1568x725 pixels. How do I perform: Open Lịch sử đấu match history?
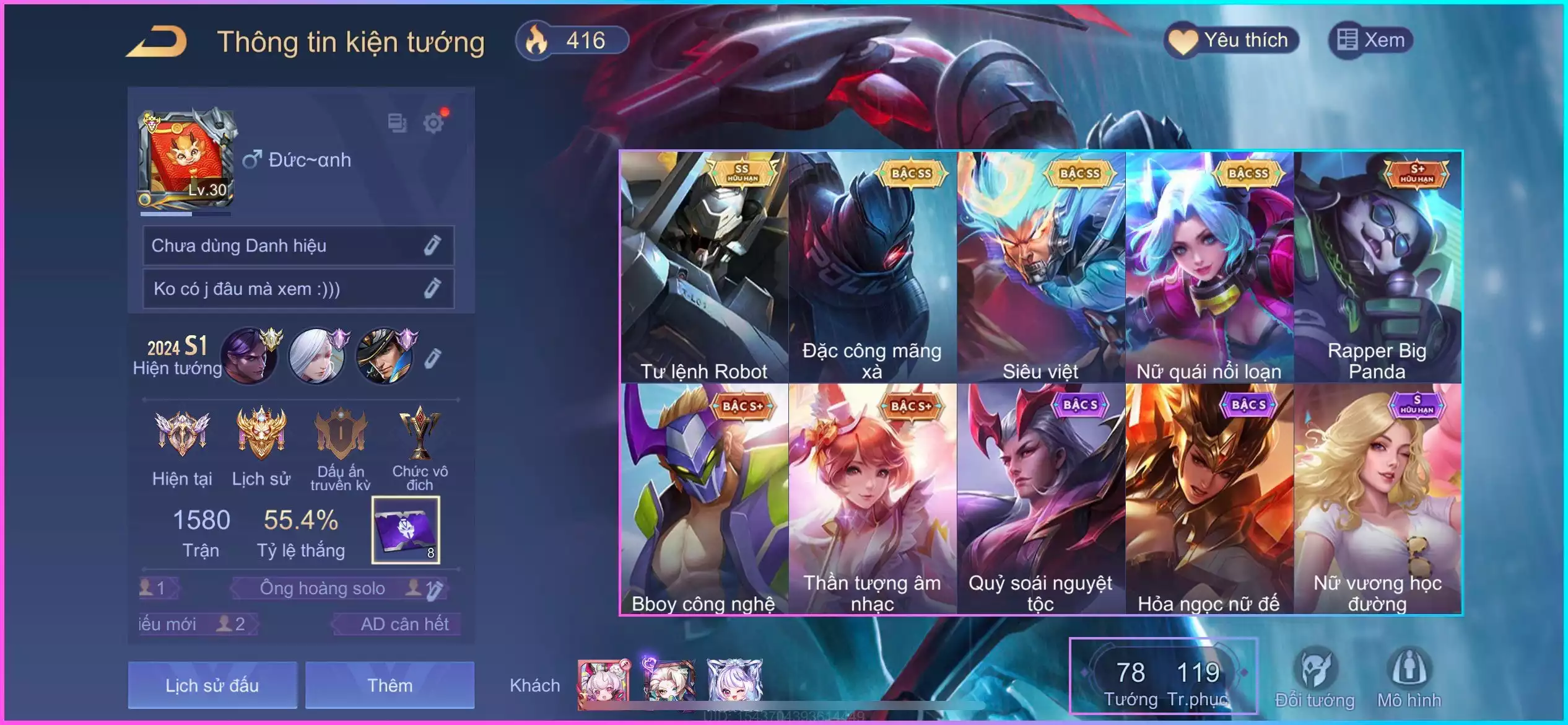click(x=212, y=685)
